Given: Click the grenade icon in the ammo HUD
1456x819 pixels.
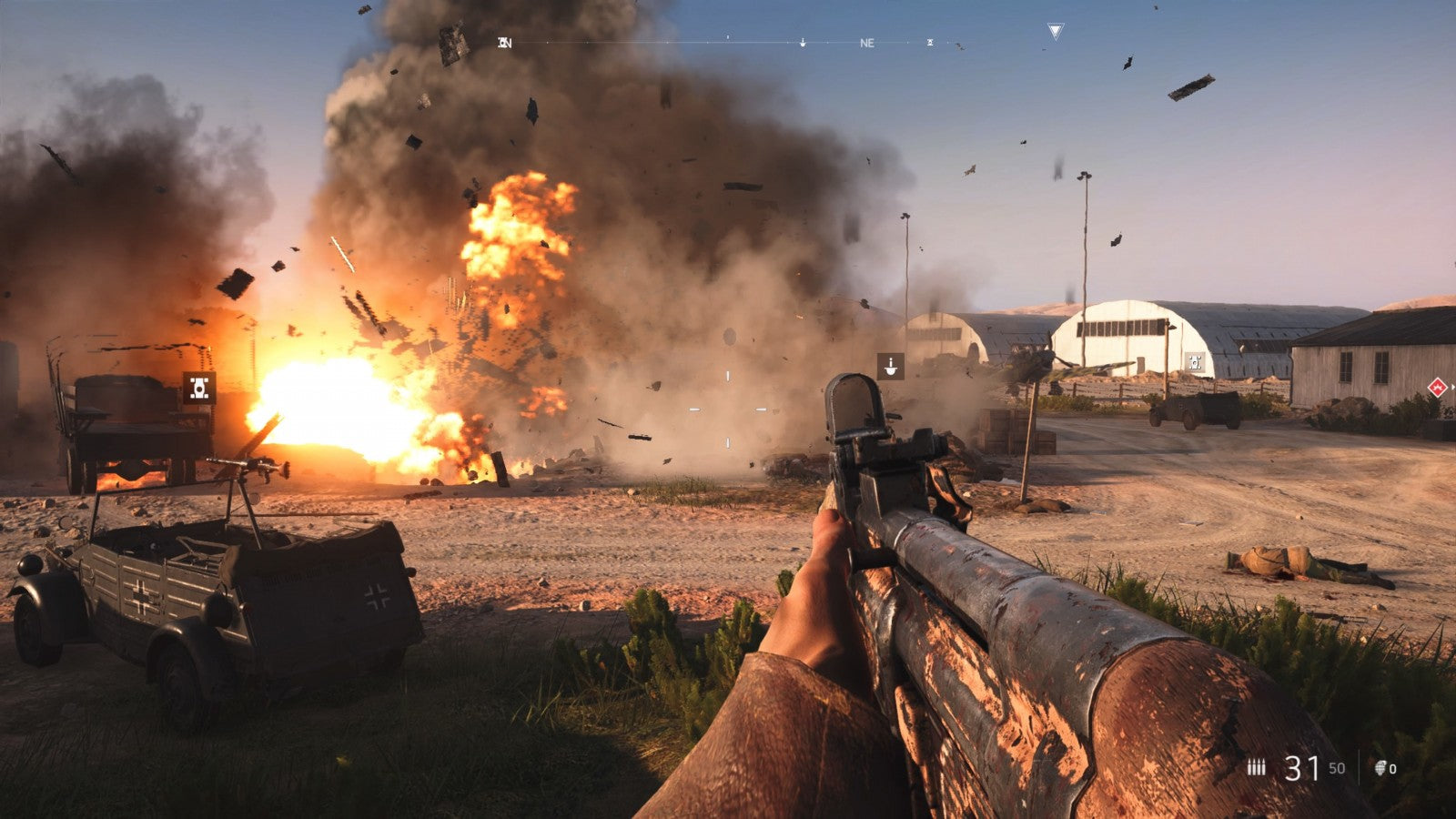Looking at the screenshot, I should 1380,769.
